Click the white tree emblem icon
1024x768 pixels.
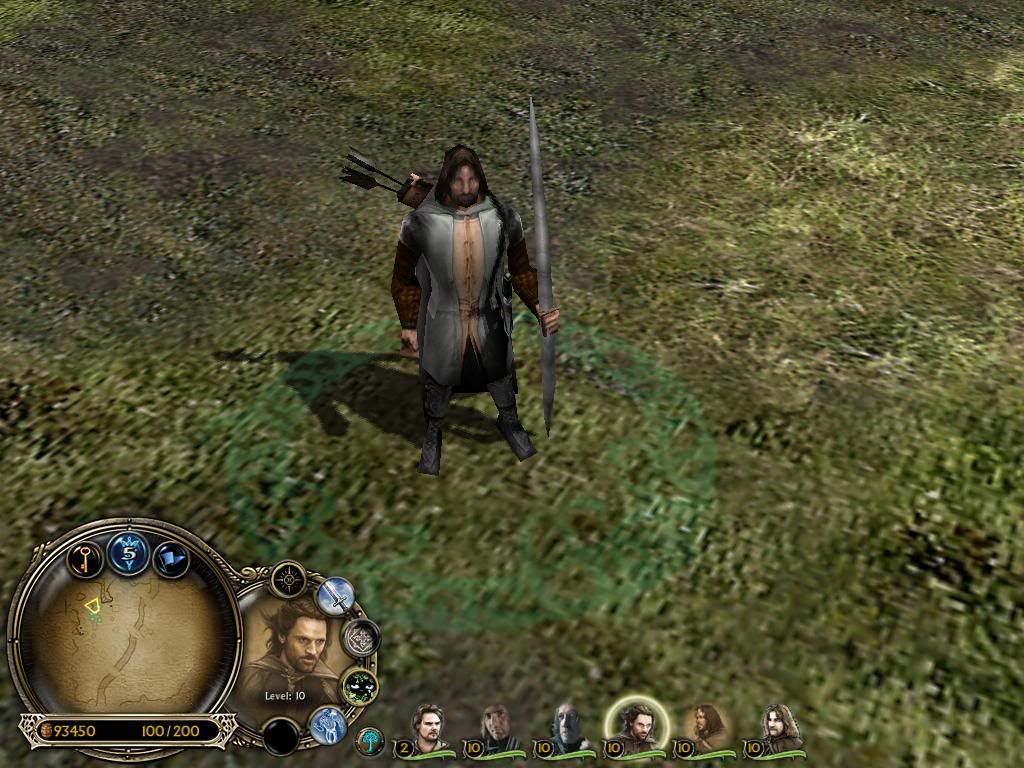tap(370, 742)
